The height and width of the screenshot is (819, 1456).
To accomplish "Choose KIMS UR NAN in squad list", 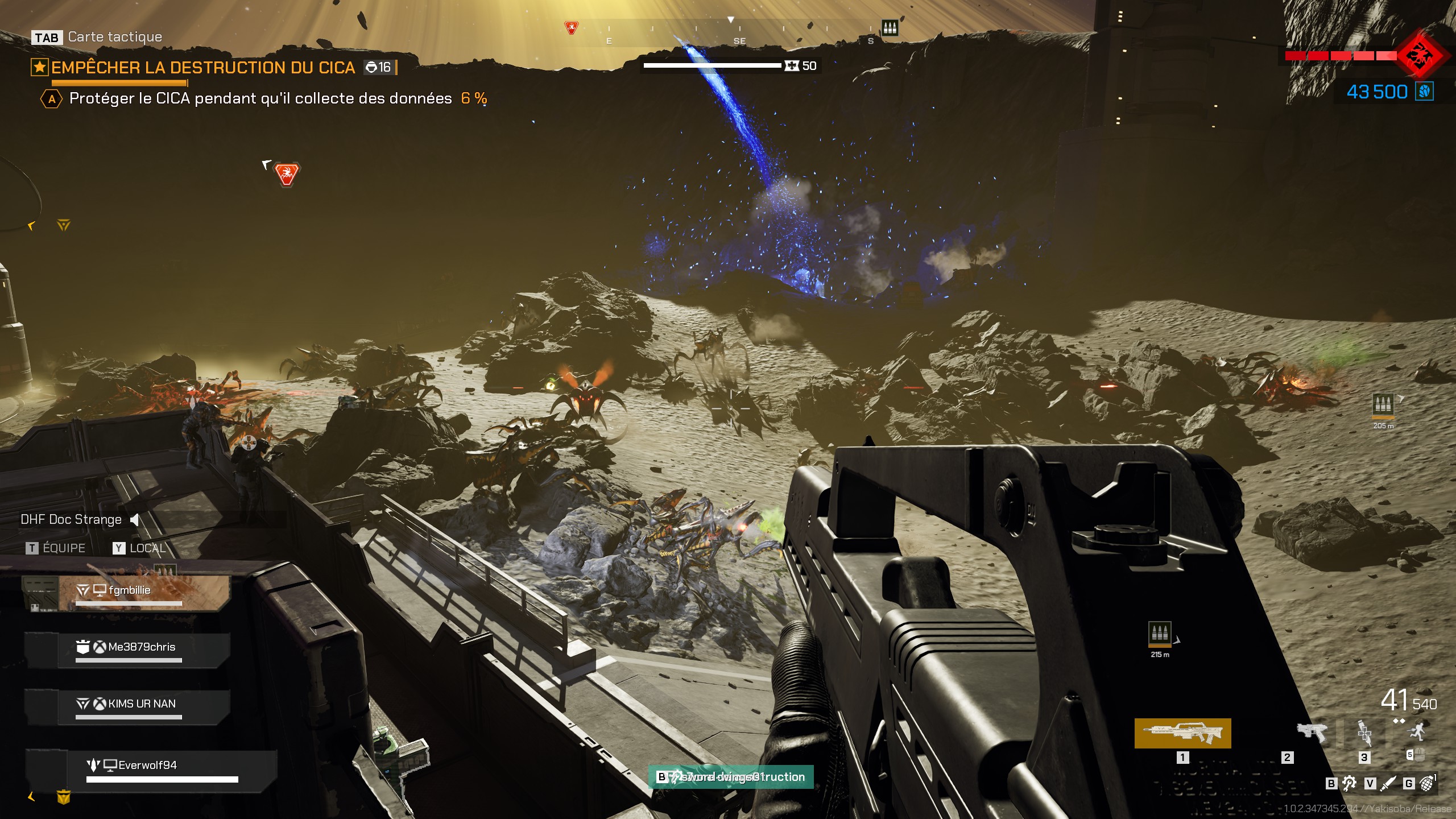I will tap(141, 704).
